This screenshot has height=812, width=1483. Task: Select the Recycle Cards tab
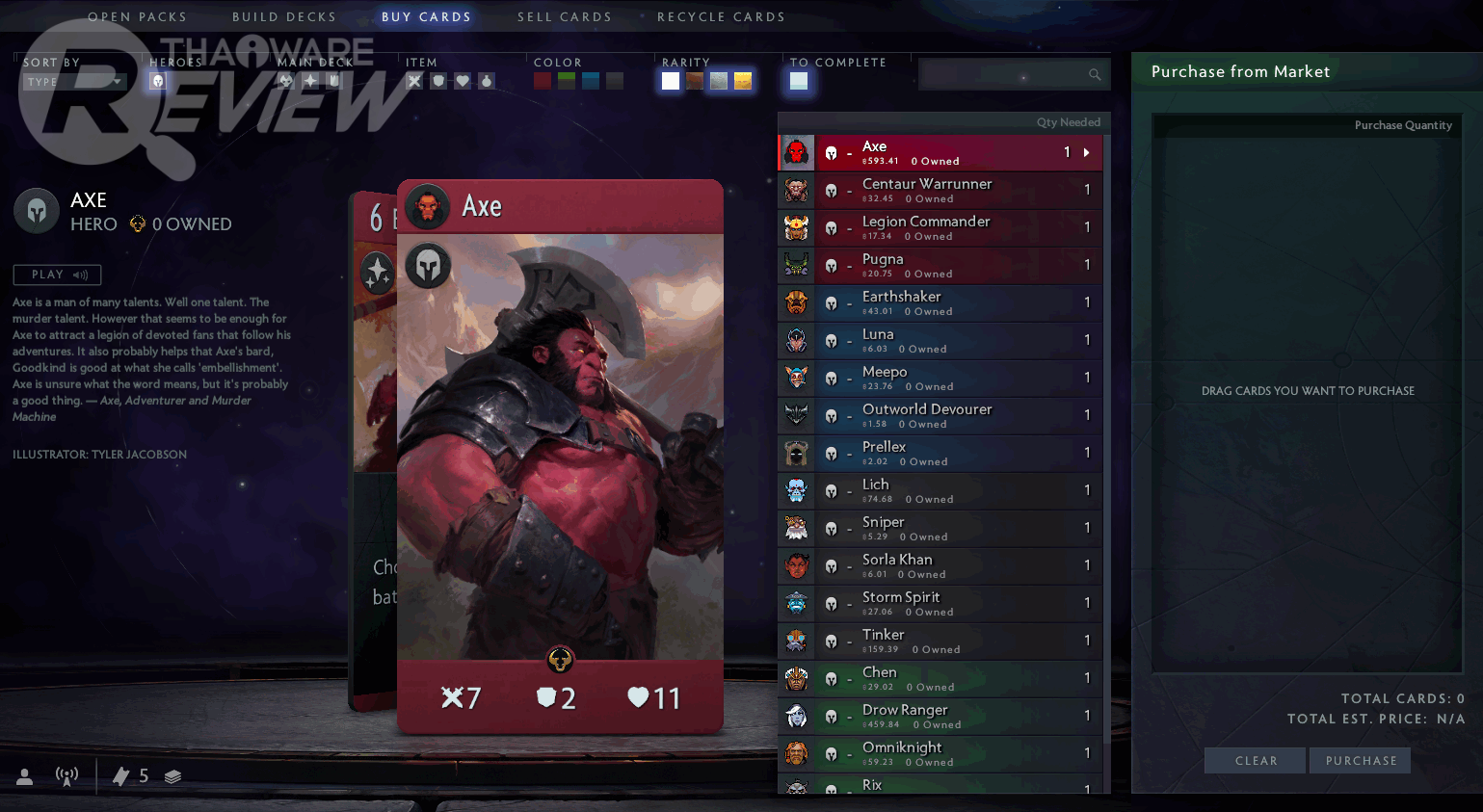tap(721, 17)
